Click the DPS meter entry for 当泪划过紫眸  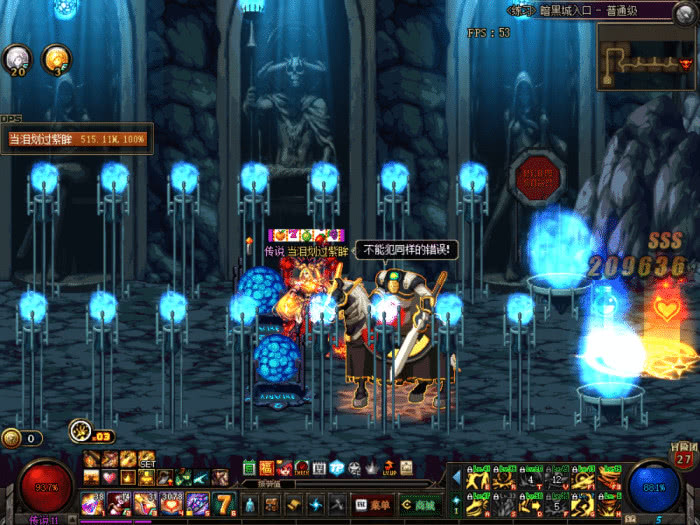point(77,139)
